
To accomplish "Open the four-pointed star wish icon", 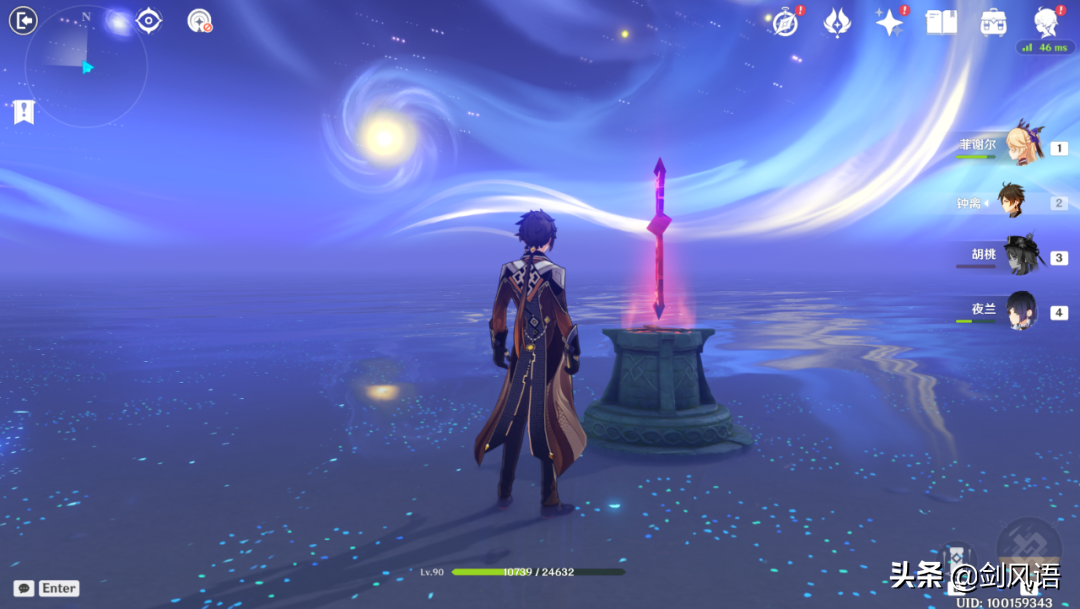I will [889, 22].
